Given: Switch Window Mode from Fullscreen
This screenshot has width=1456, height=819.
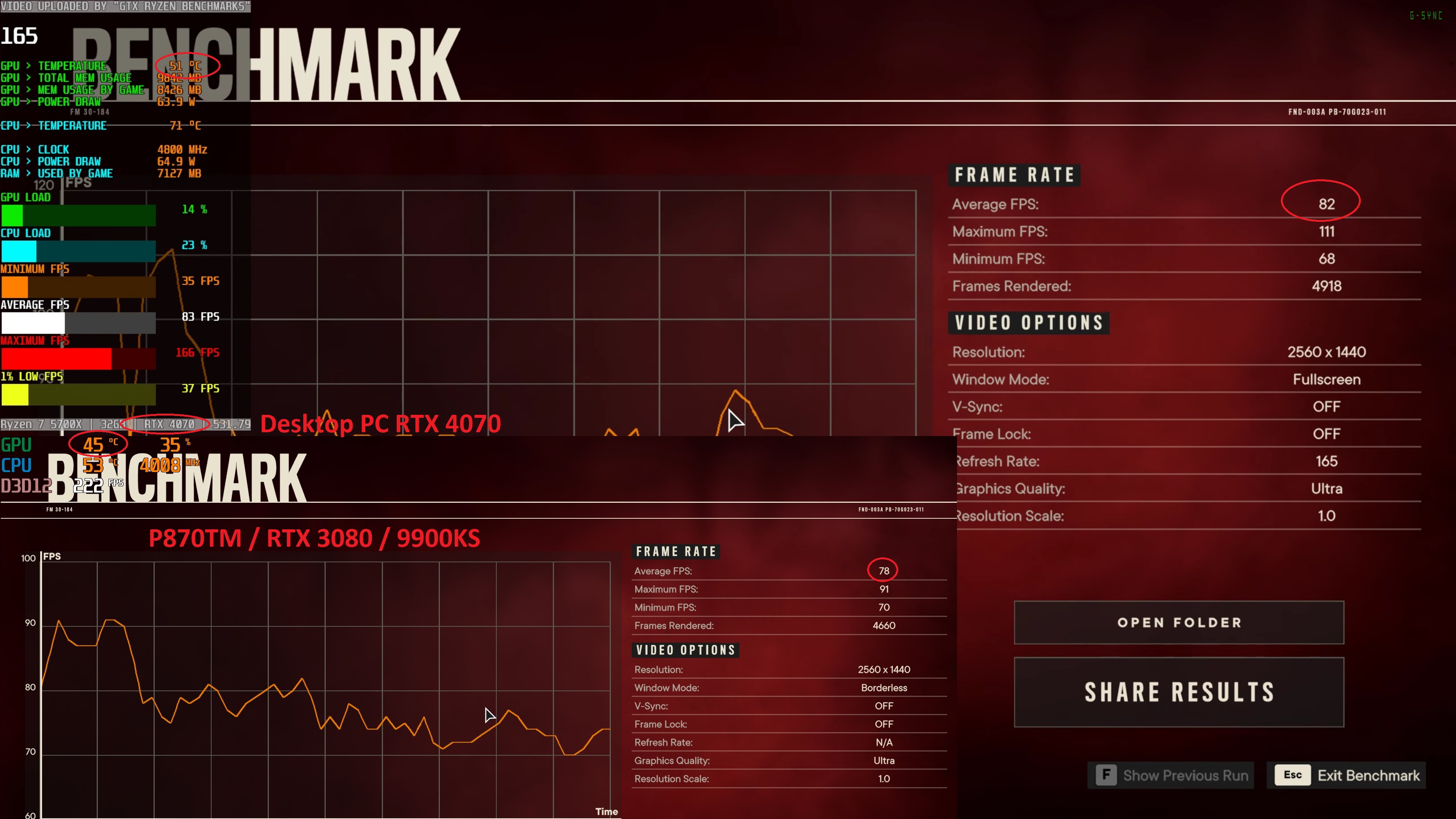Looking at the screenshot, I should coord(1326,379).
